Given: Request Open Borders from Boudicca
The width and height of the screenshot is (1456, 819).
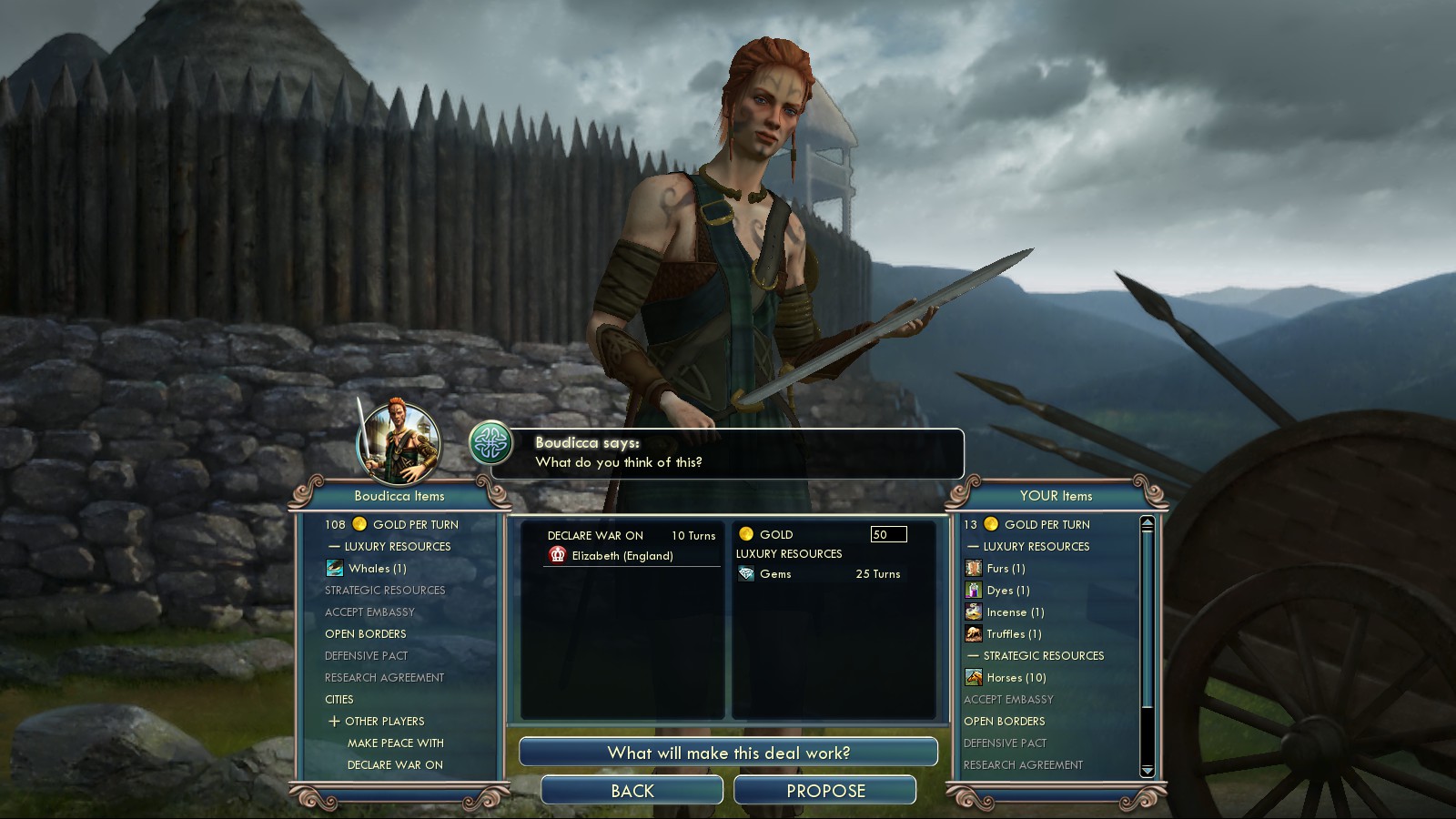Looking at the screenshot, I should [365, 633].
